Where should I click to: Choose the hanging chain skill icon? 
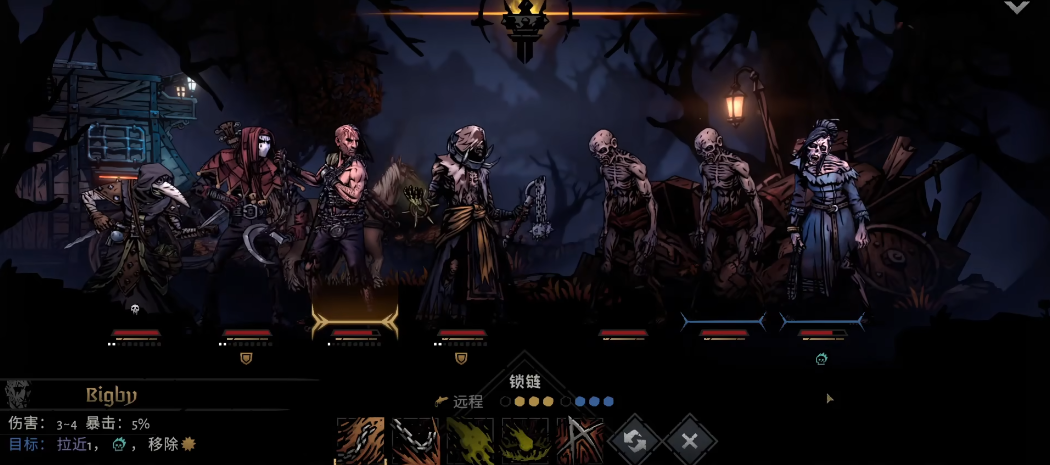point(414,441)
